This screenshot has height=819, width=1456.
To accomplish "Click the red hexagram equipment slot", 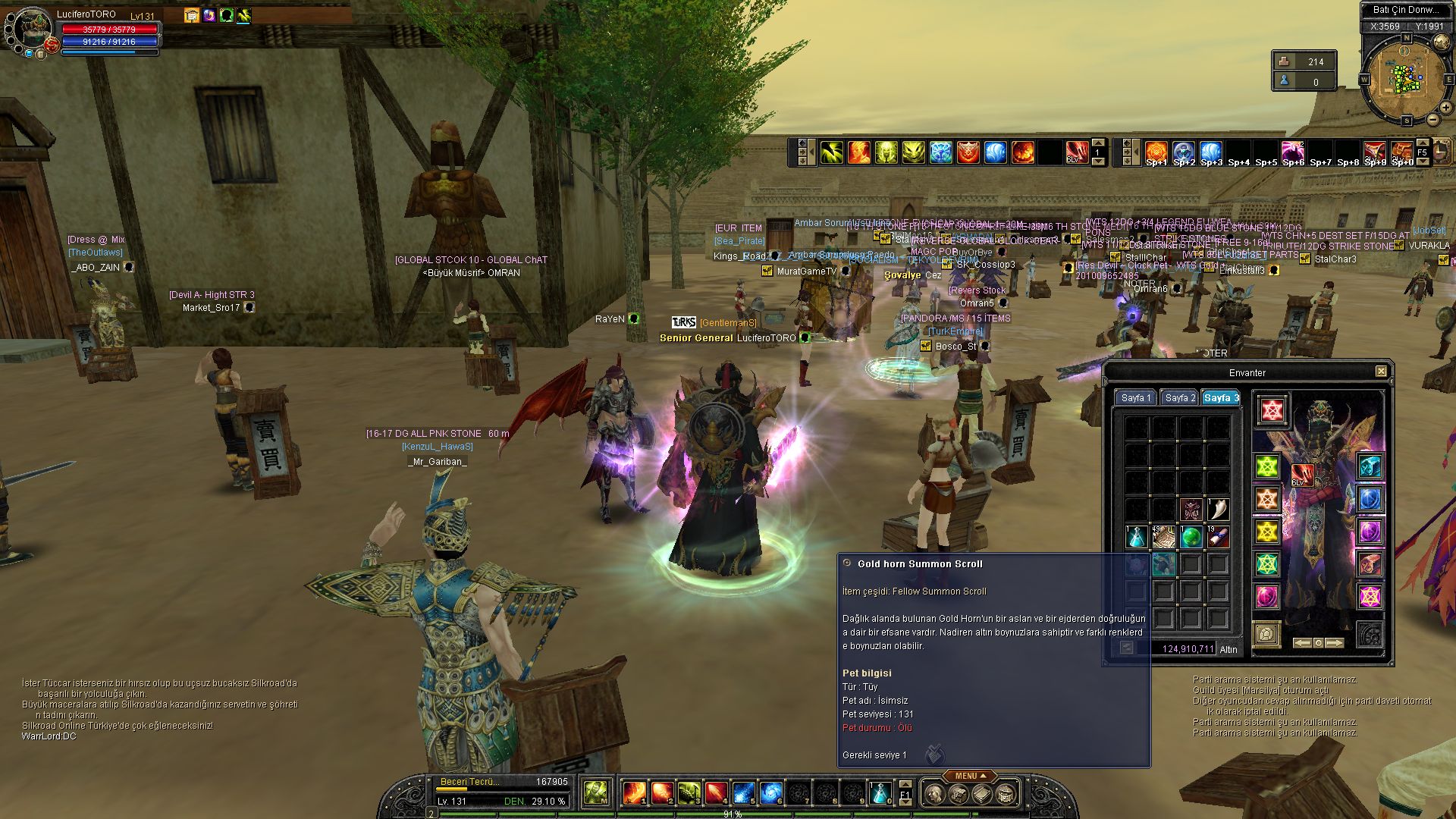I will pyautogui.click(x=1272, y=410).
